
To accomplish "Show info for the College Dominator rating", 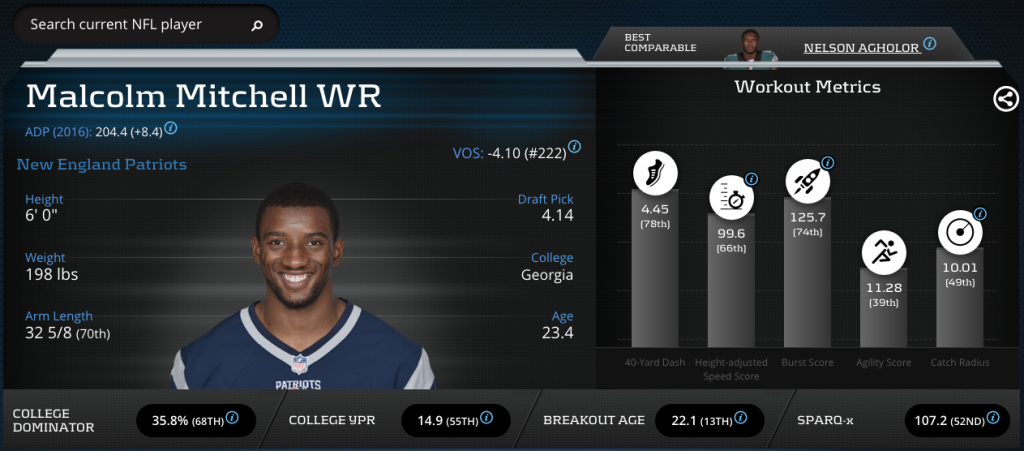I will click(x=233, y=418).
